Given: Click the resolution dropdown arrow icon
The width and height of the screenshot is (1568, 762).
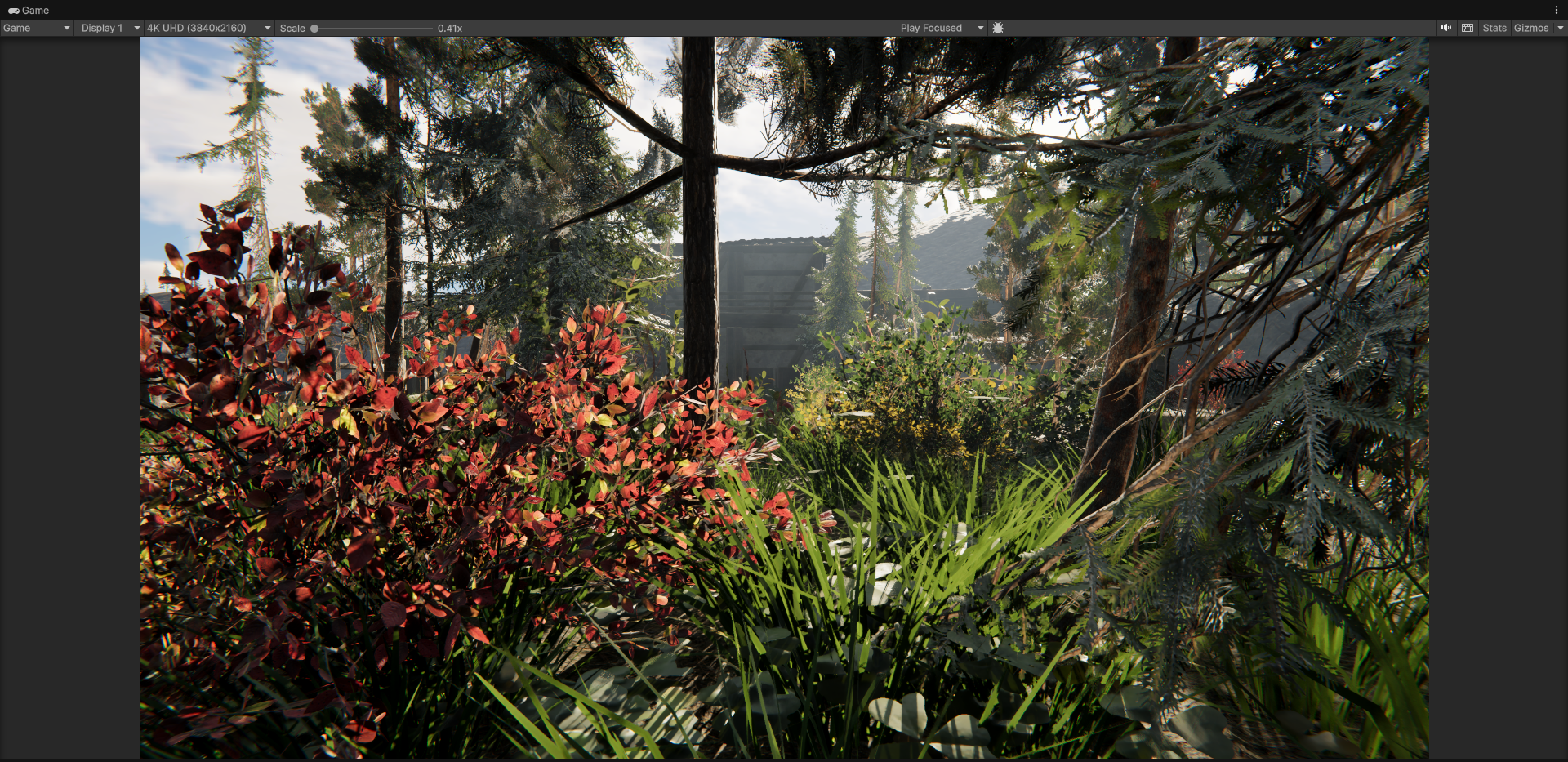Looking at the screenshot, I should coord(267,27).
